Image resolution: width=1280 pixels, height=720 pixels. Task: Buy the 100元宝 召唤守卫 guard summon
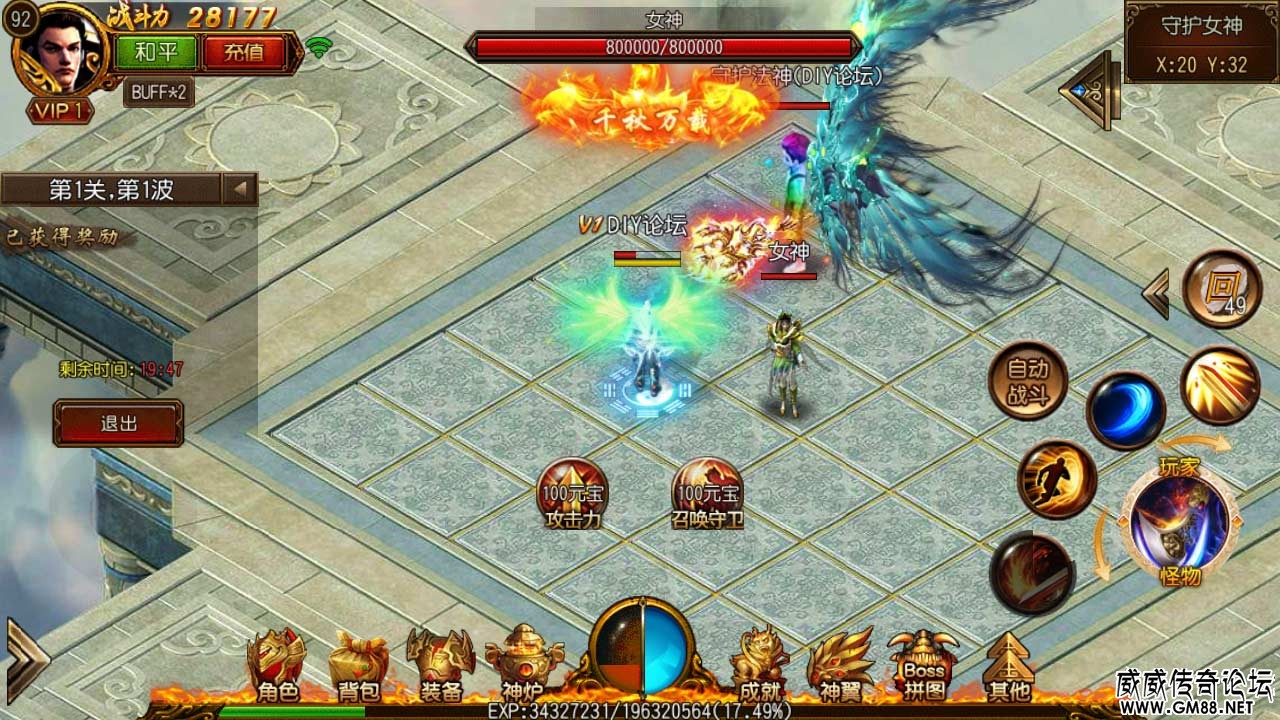tap(707, 494)
